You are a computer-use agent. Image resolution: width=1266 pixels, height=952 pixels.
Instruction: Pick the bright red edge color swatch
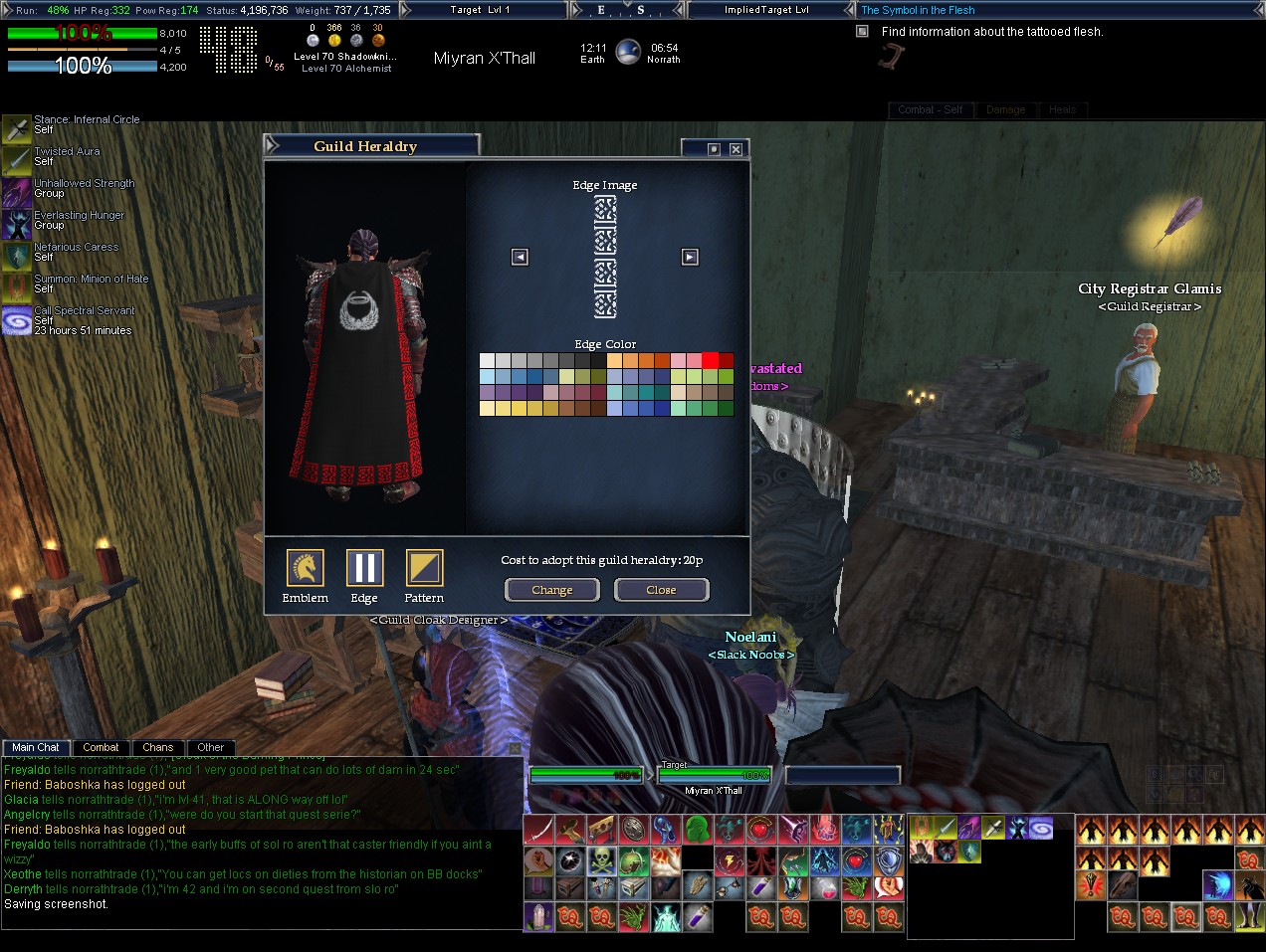[x=710, y=360]
